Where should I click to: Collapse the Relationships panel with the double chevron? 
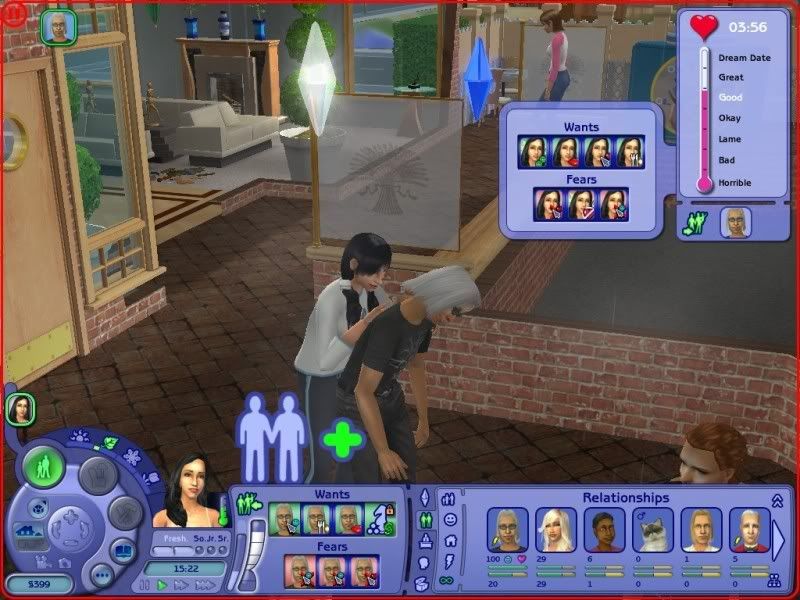777,500
